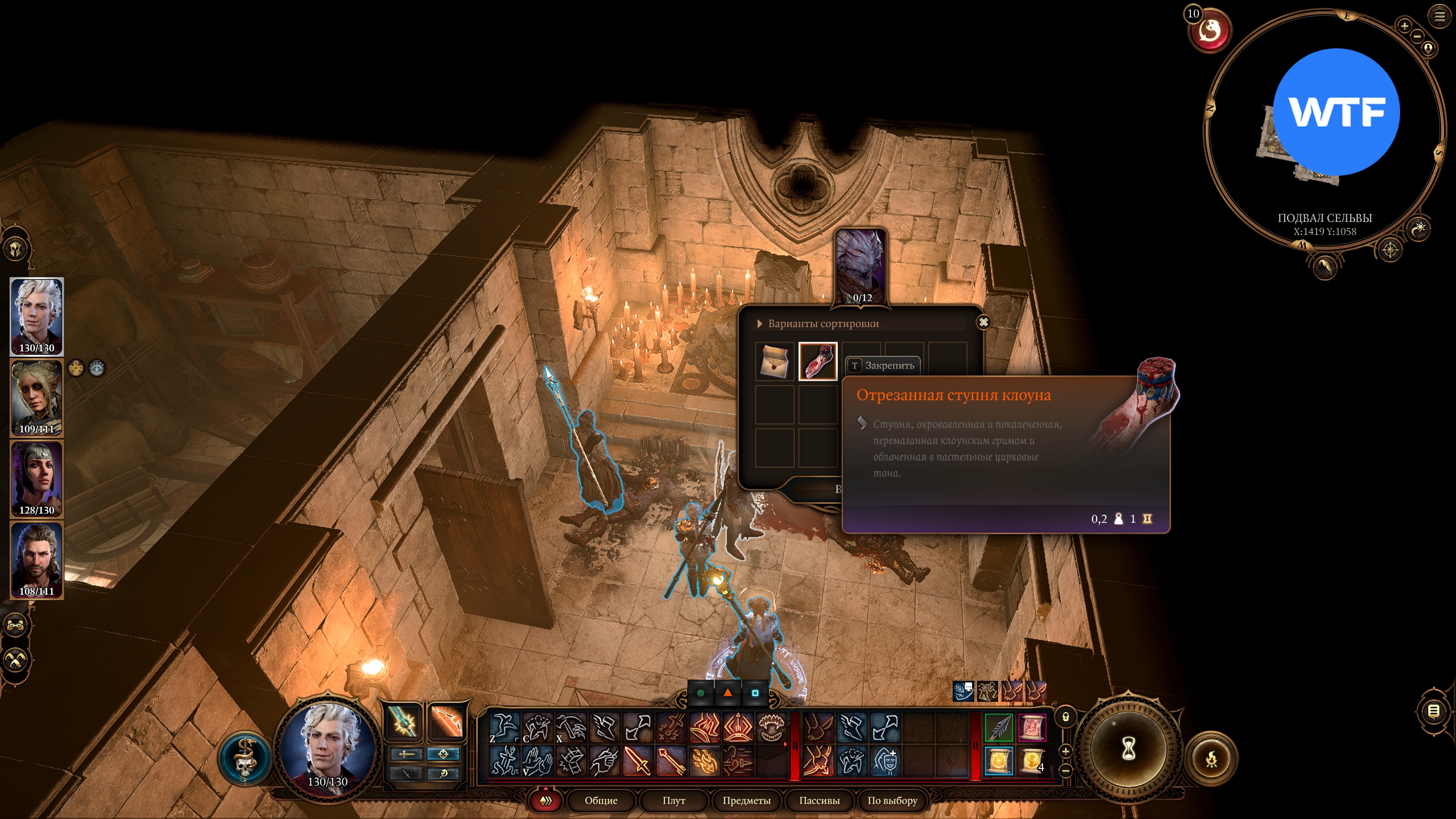Select the severed clown foot item slot
Image resolution: width=1456 pixels, height=819 pixels.
click(x=818, y=361)
